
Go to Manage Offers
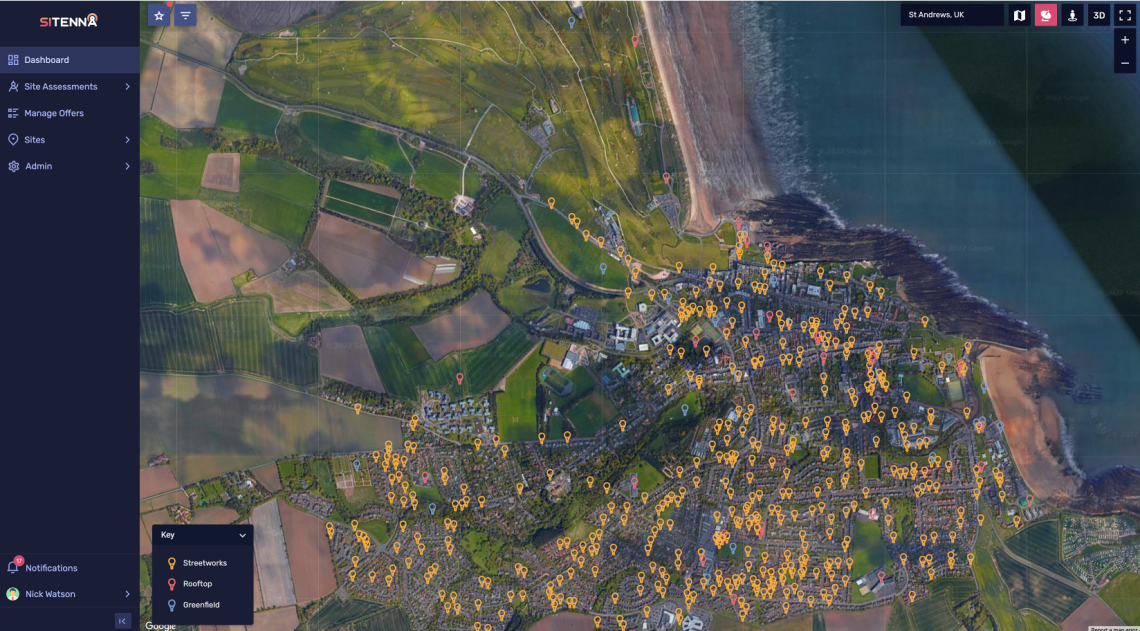point(54,113)
